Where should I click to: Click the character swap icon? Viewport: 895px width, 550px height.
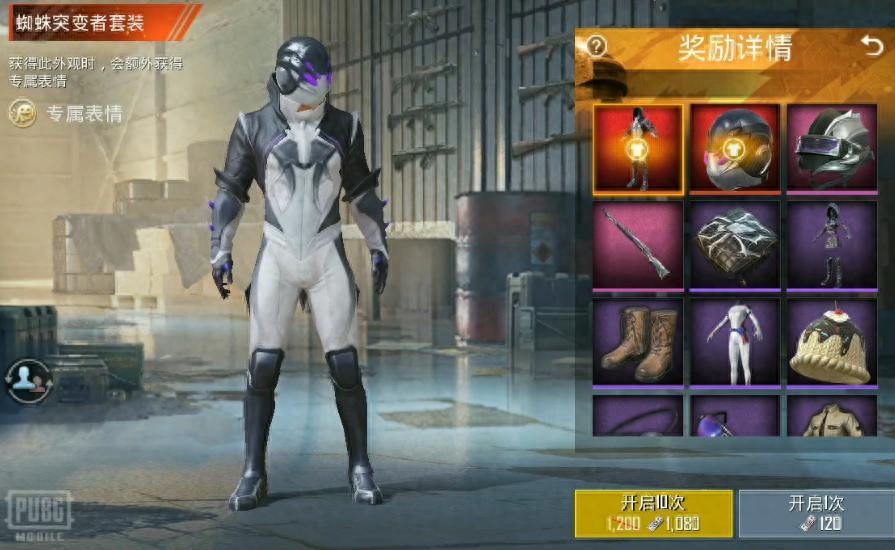(x=27, y=380)
